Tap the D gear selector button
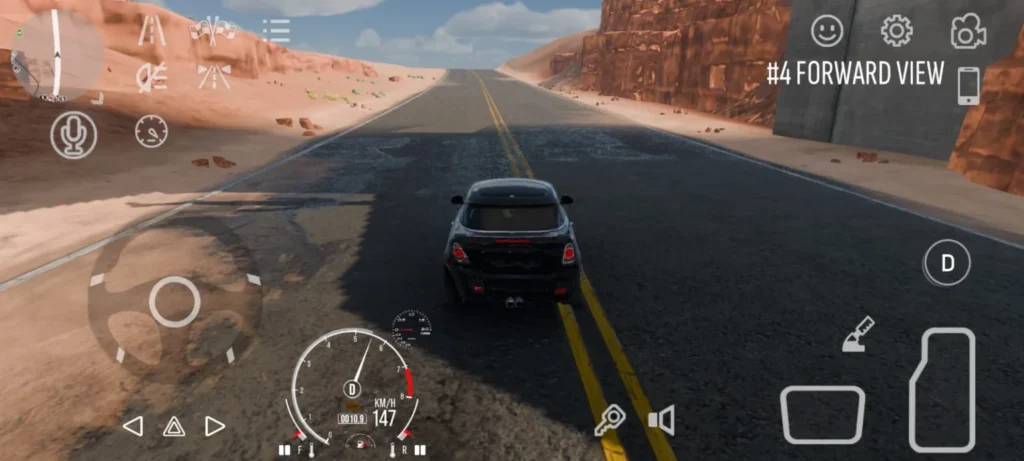Viewport: 1024px width, 461px height. [x=947, y=264]
